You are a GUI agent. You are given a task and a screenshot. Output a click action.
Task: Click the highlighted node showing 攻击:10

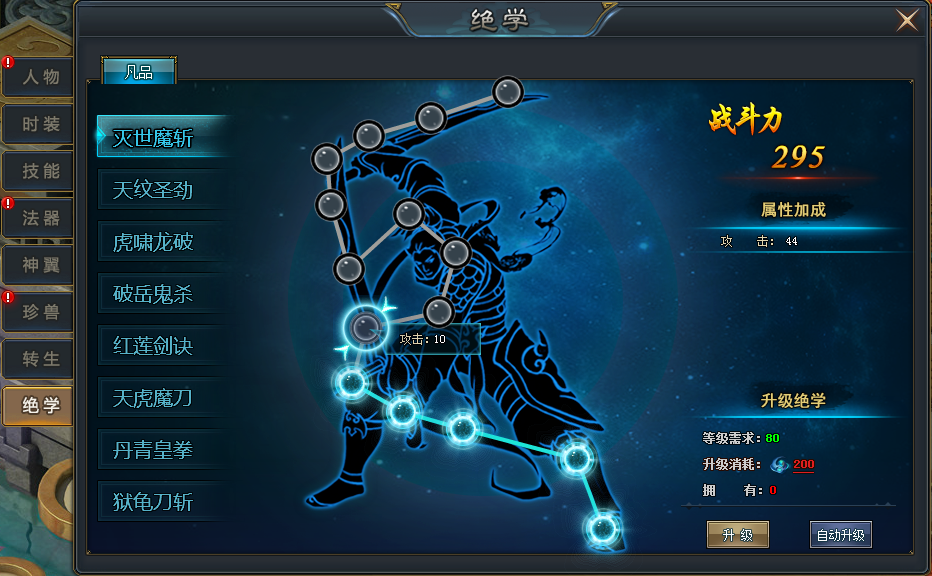[365, 326]
